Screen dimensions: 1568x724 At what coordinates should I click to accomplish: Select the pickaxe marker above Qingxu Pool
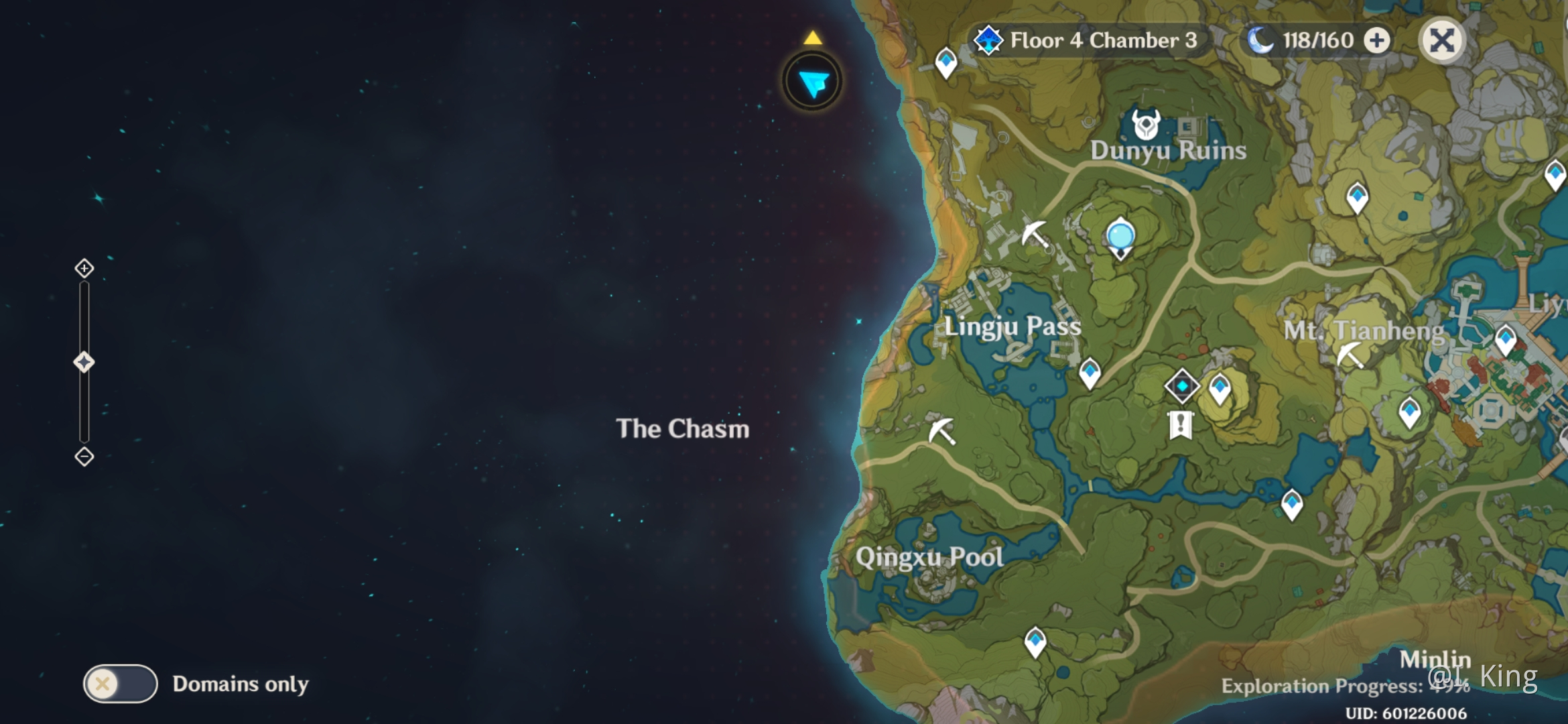tap(941, 430)
